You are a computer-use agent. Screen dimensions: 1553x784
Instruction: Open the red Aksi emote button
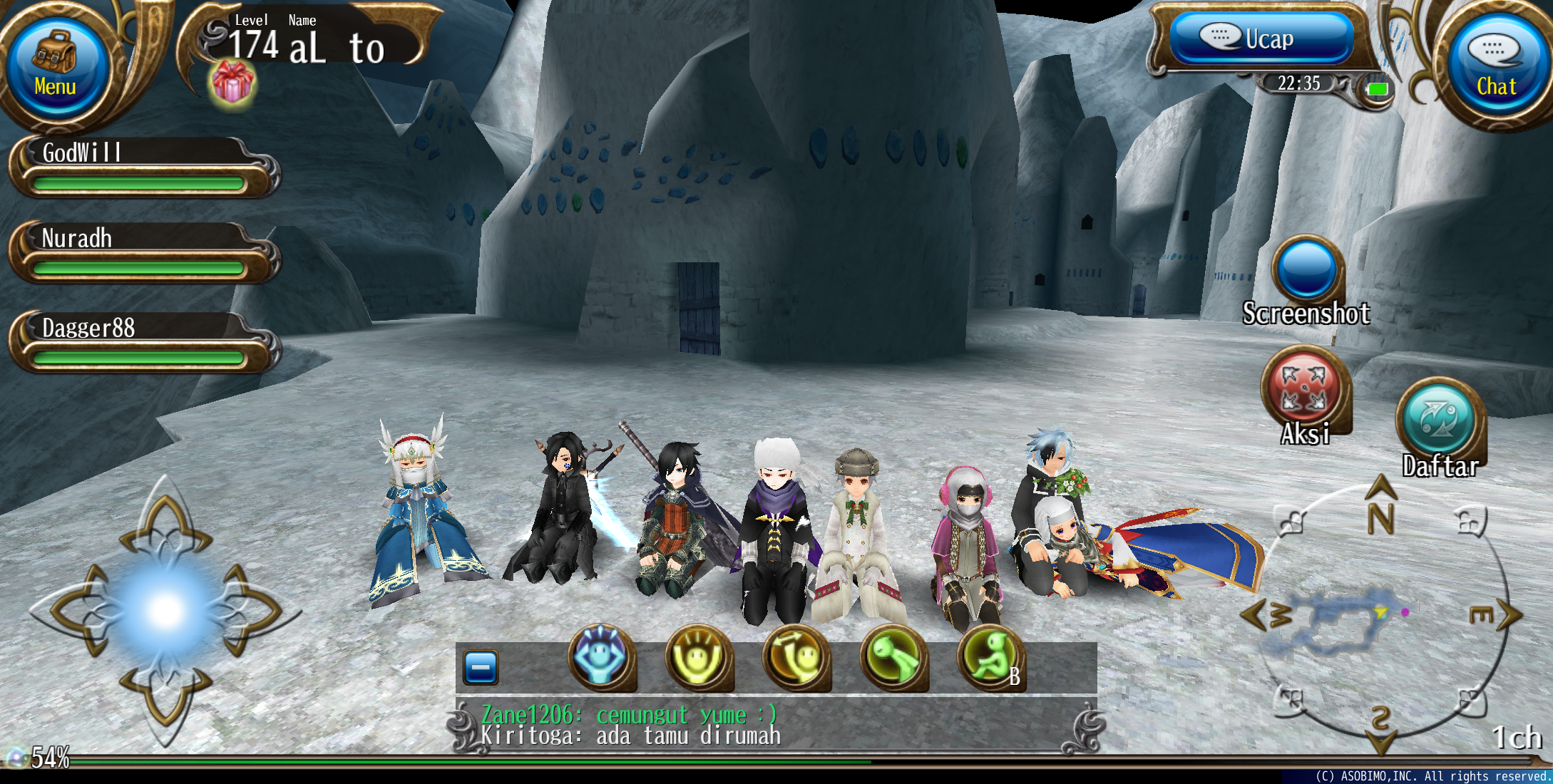point(1304,388)
